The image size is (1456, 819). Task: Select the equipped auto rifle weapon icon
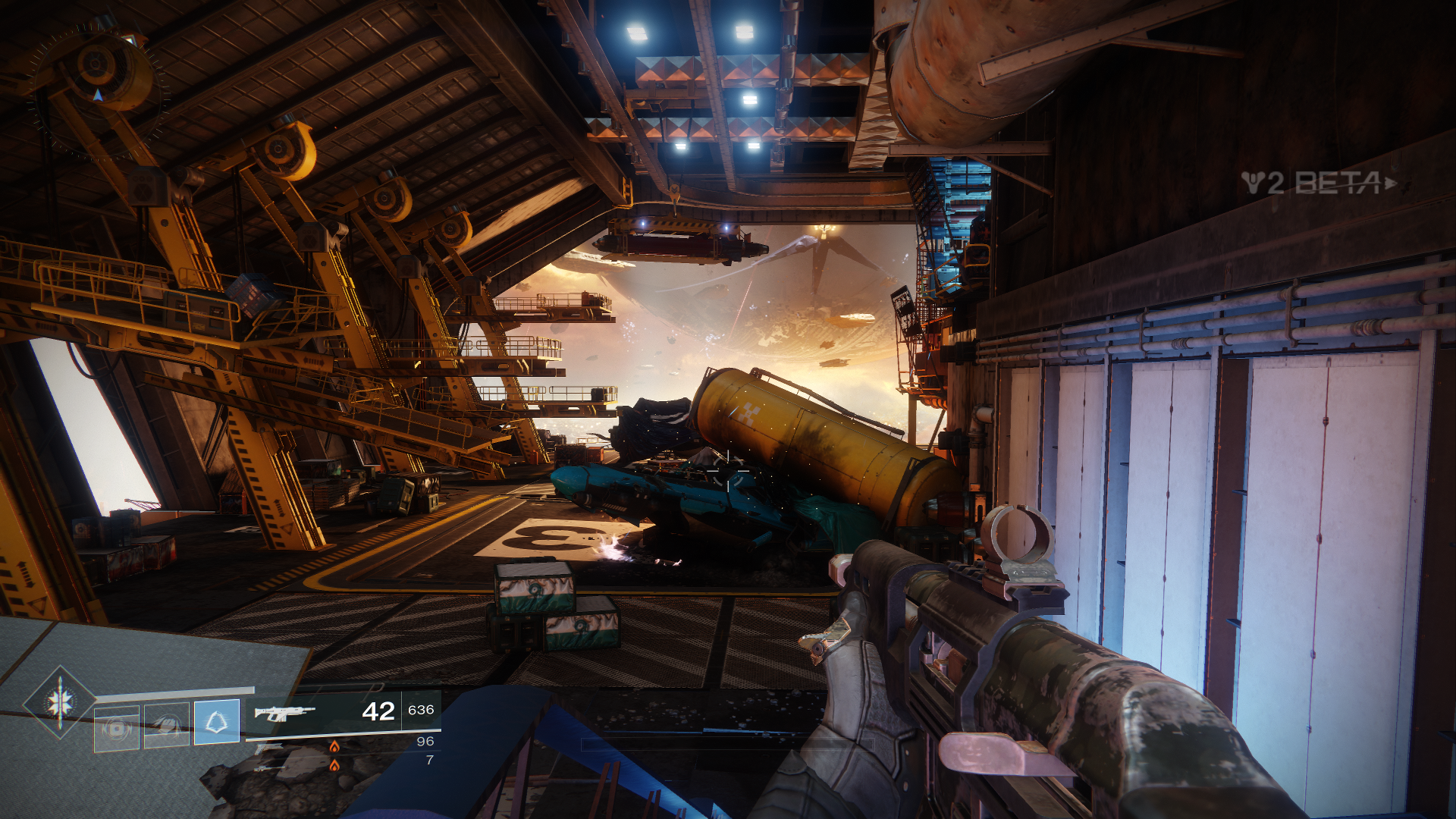coord(284,712)
